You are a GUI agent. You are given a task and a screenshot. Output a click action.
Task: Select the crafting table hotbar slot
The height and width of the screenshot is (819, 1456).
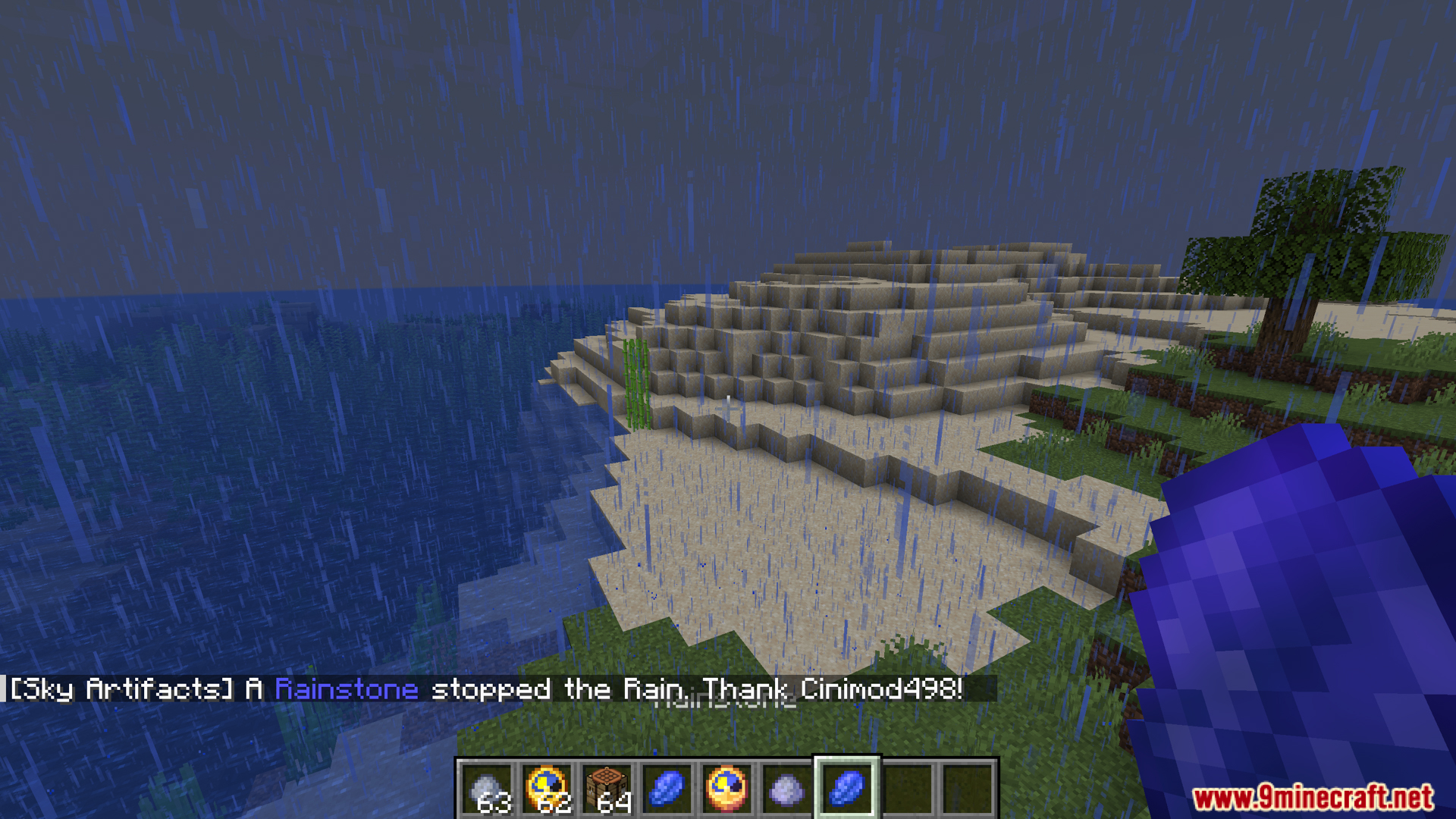[607, 789]
